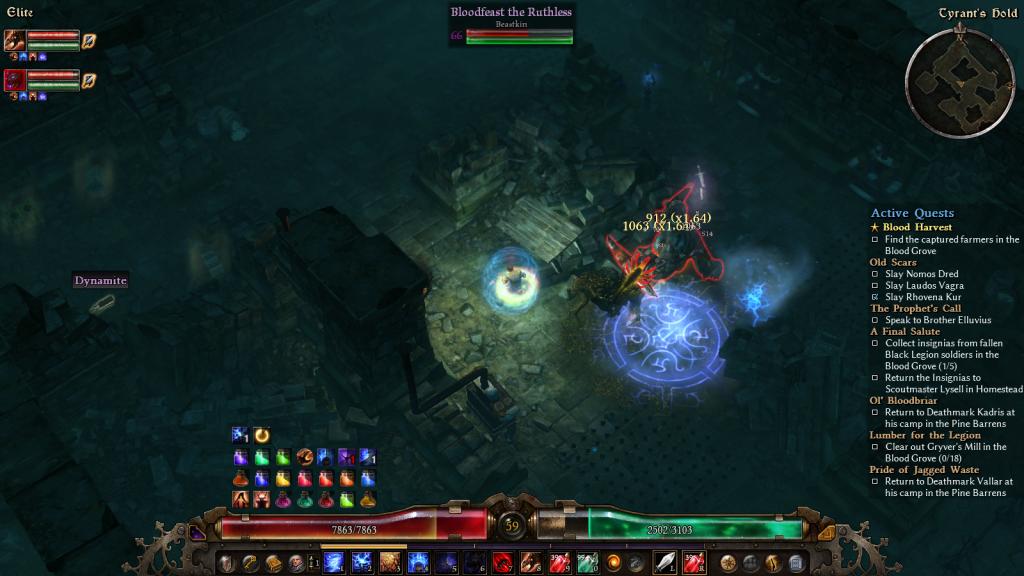Screen dimensions: 1024x576
Task: Pick up the Dynamite loot label
Action: pyautogui.click(x=101, y=281)
